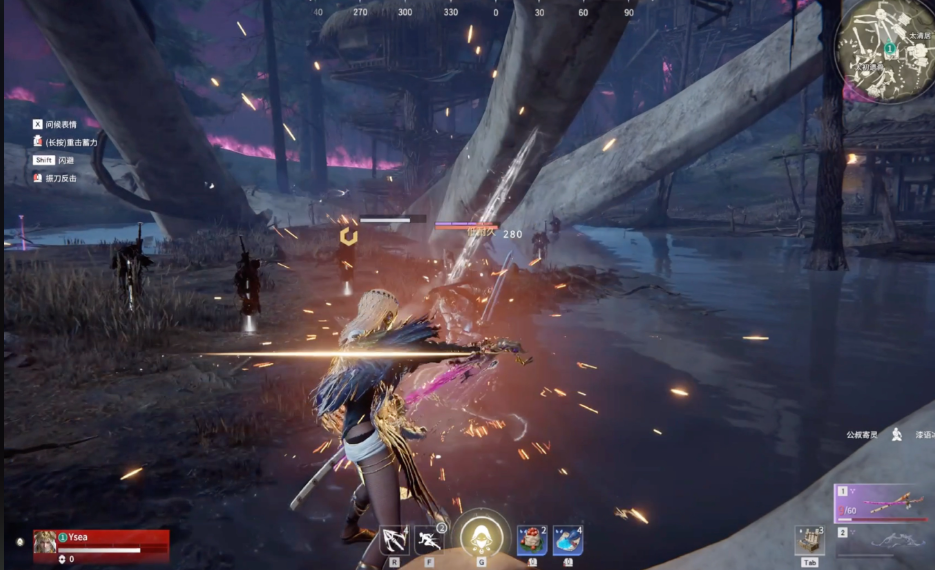Screen dimensions: 935x570
Task: Trigger the glowing hooded hero ultimate
Action: click(x=481, y=537)
